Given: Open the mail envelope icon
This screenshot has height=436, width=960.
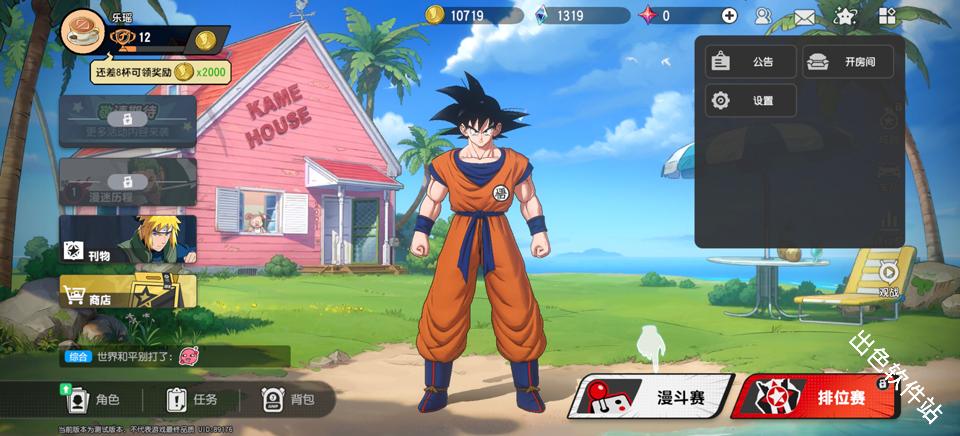Looking at the screenshot, I should tap(804, 16).
